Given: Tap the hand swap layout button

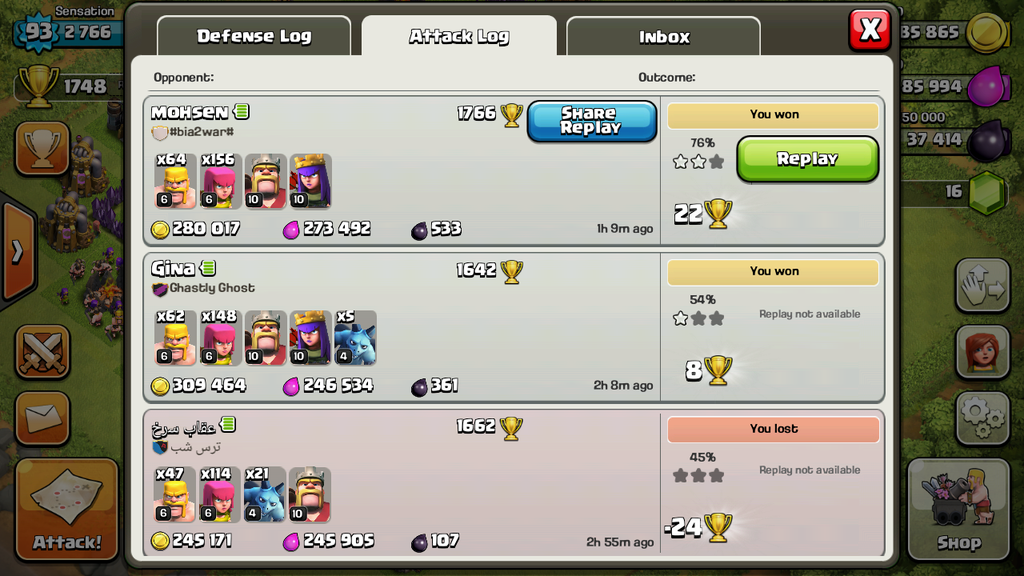Looking at the screenshot, I should click(x=982, y=286).
